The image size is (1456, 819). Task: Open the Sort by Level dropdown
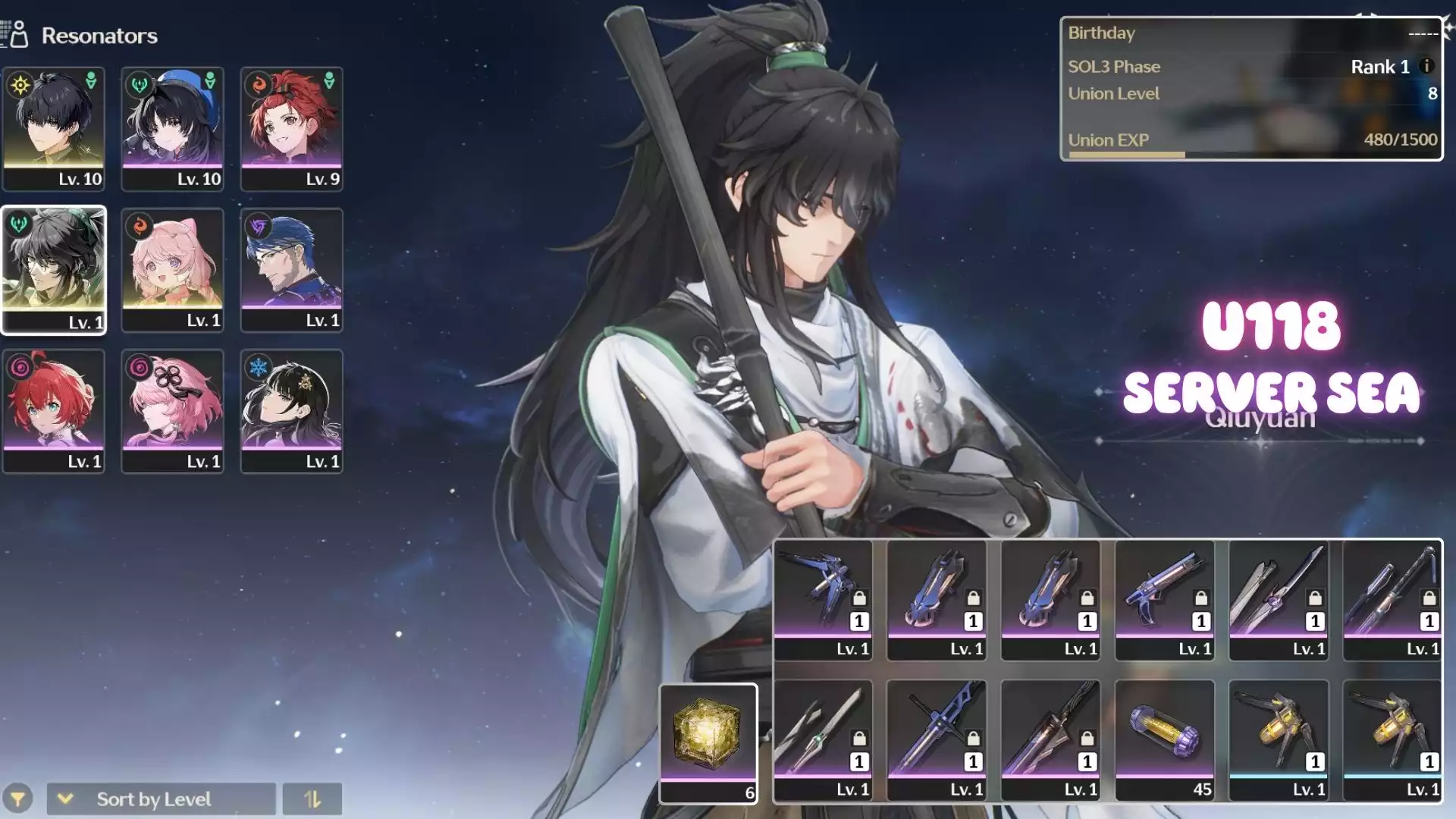[161, 799]
